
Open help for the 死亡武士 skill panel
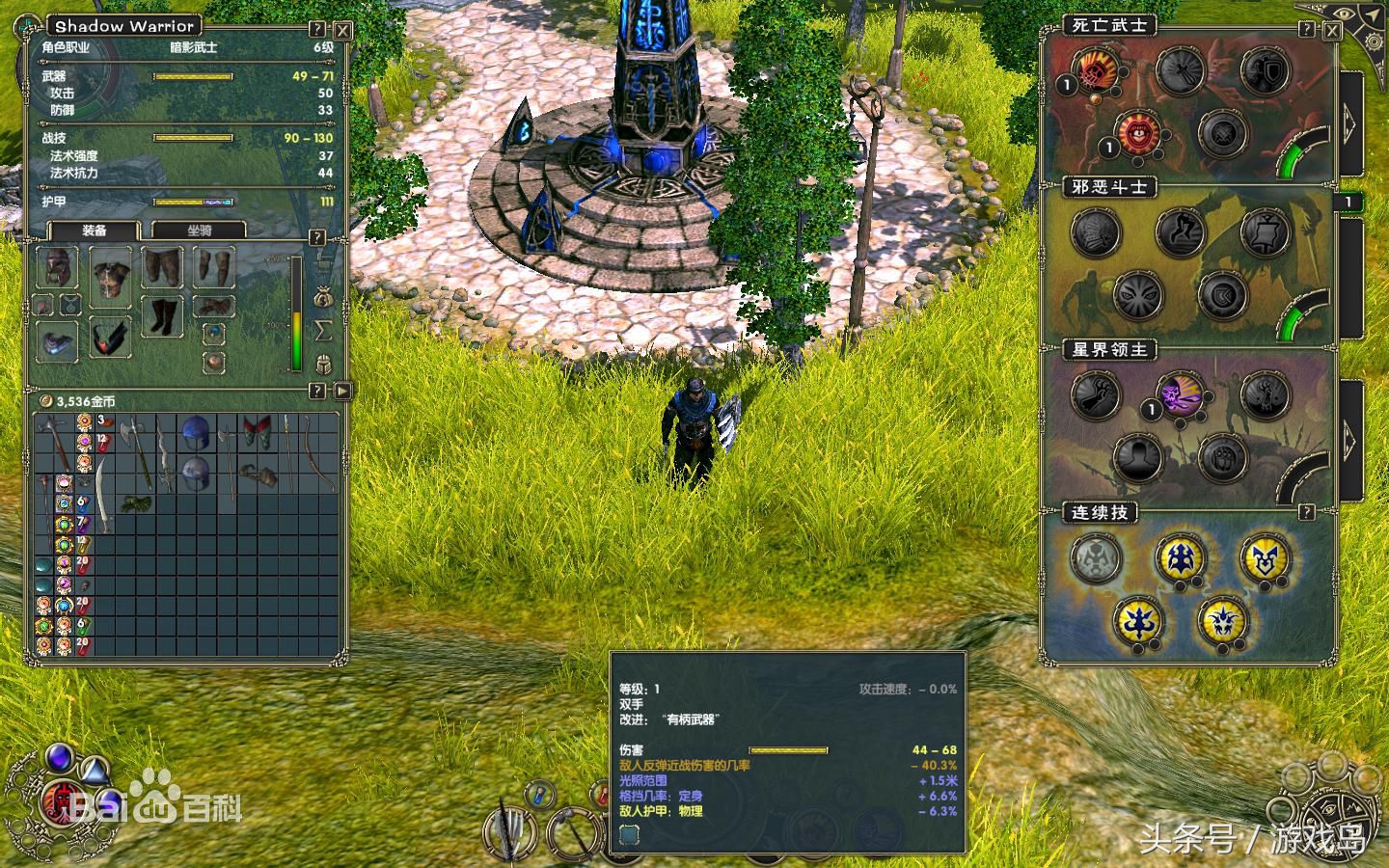point(1307,30)
